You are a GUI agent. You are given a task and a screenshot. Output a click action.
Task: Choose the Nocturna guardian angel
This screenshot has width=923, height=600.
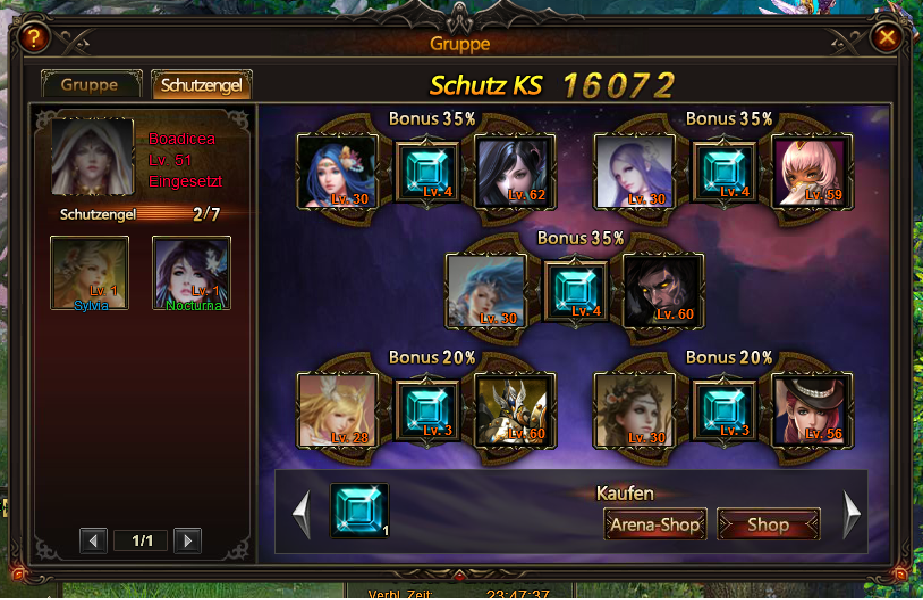coord(191,273)
